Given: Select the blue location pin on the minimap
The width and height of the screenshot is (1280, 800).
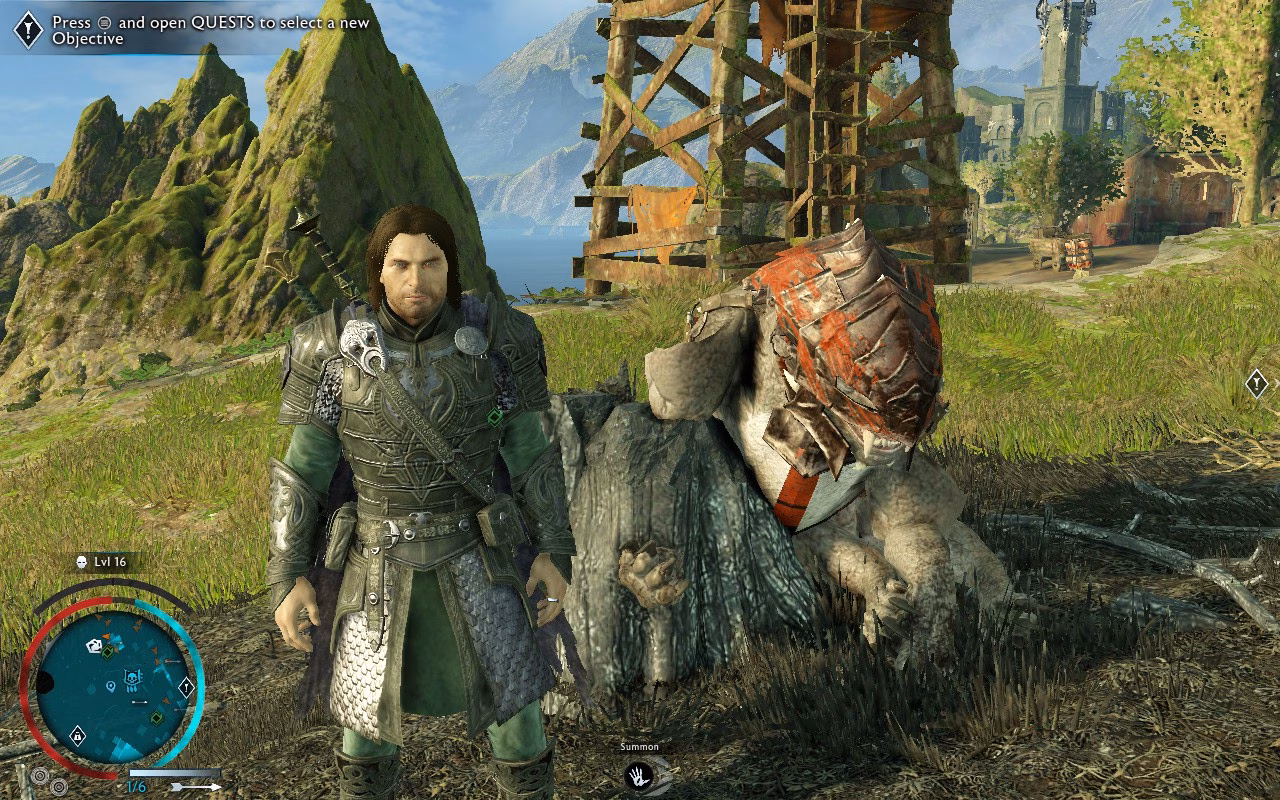Looking at the screenshot, I should click(109, 688).
